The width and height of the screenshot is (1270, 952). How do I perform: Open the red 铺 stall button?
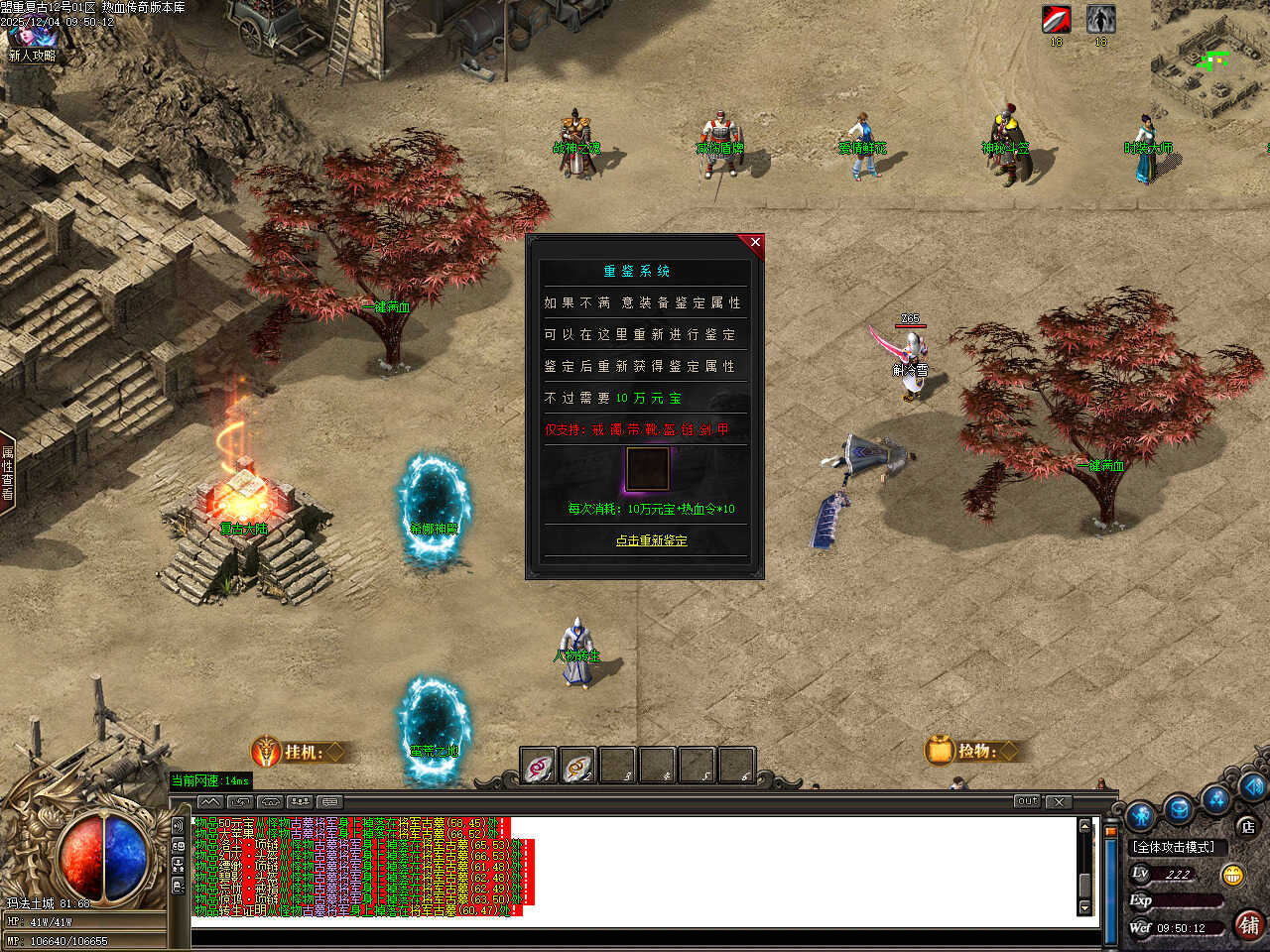(x=1249, y=925)
